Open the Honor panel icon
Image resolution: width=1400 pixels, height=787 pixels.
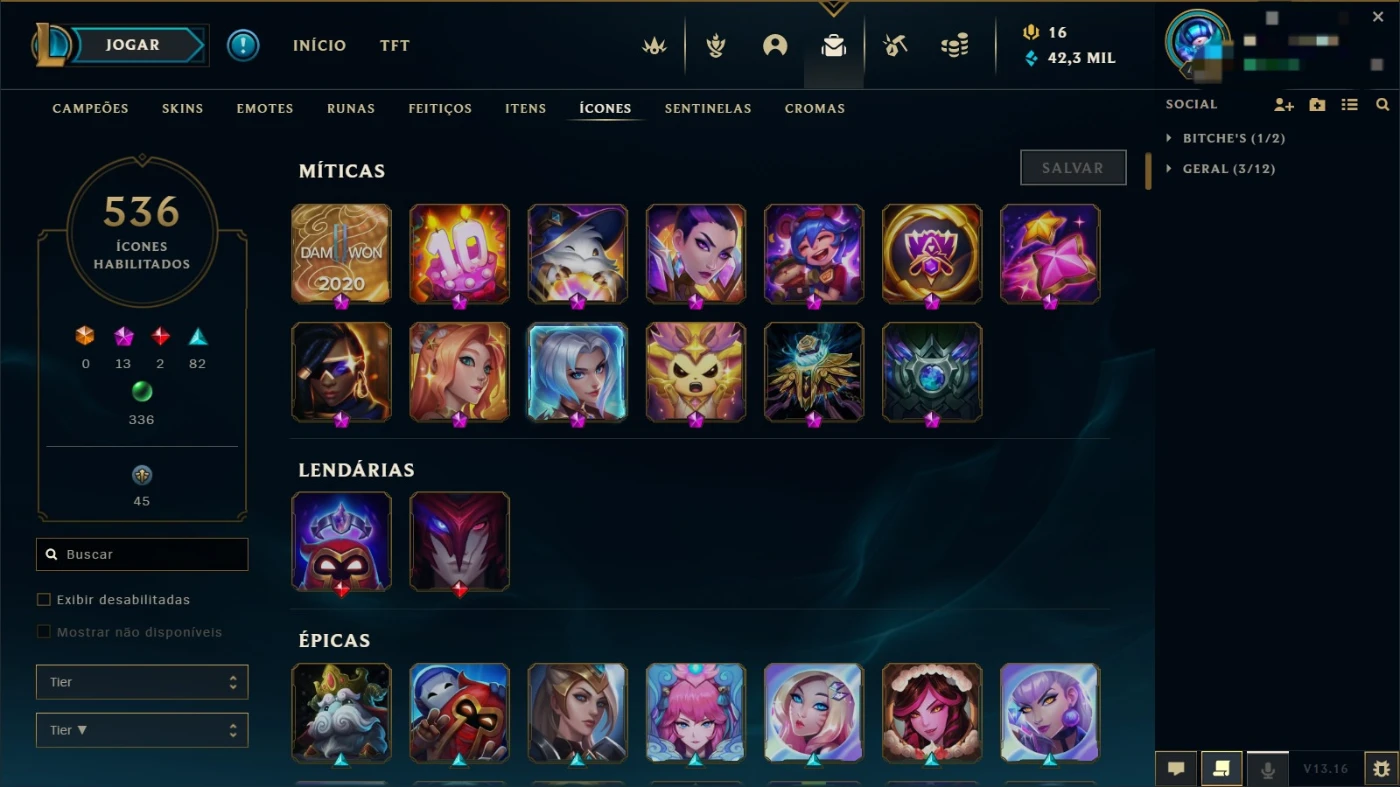(x=715, y=45)
